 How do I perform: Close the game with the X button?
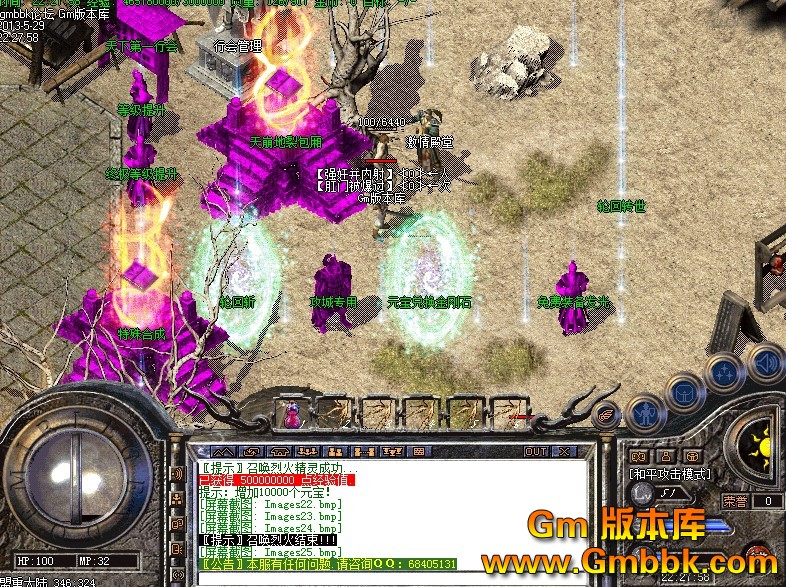tap(562, 452)
